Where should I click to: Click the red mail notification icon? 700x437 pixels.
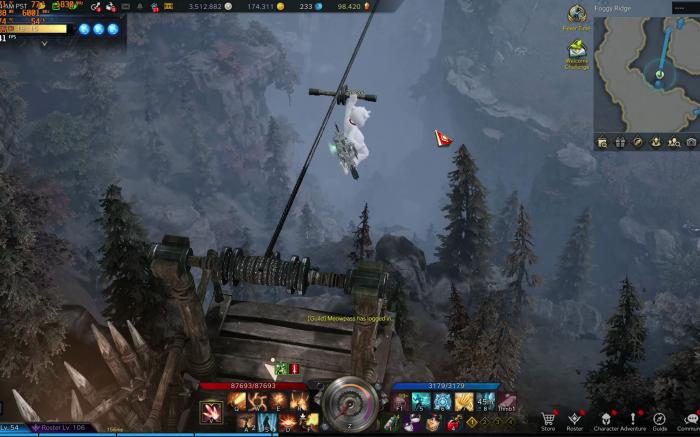tap(441, 137)
